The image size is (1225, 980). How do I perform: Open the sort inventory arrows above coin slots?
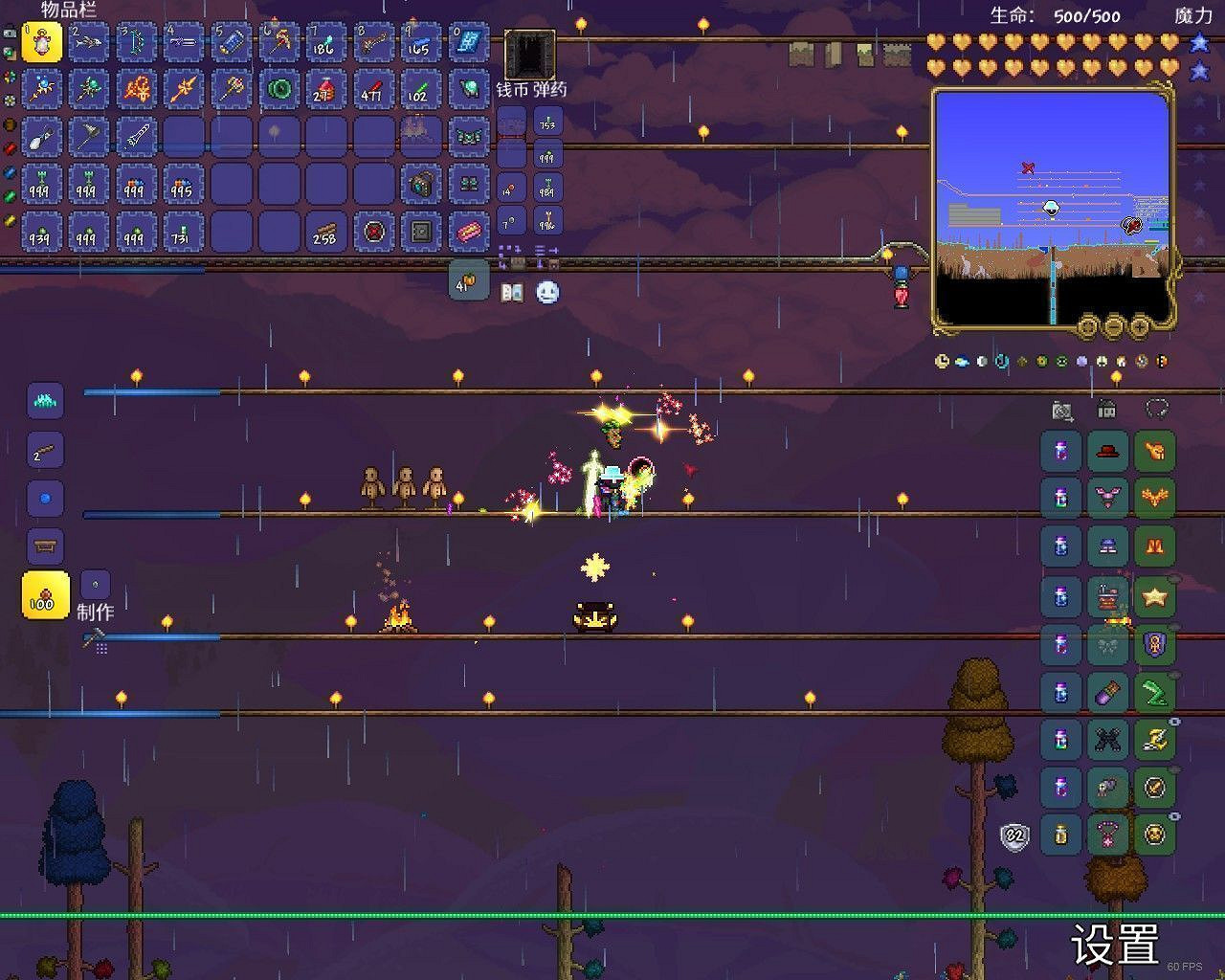pyautogui.click(x=542, y=251)
